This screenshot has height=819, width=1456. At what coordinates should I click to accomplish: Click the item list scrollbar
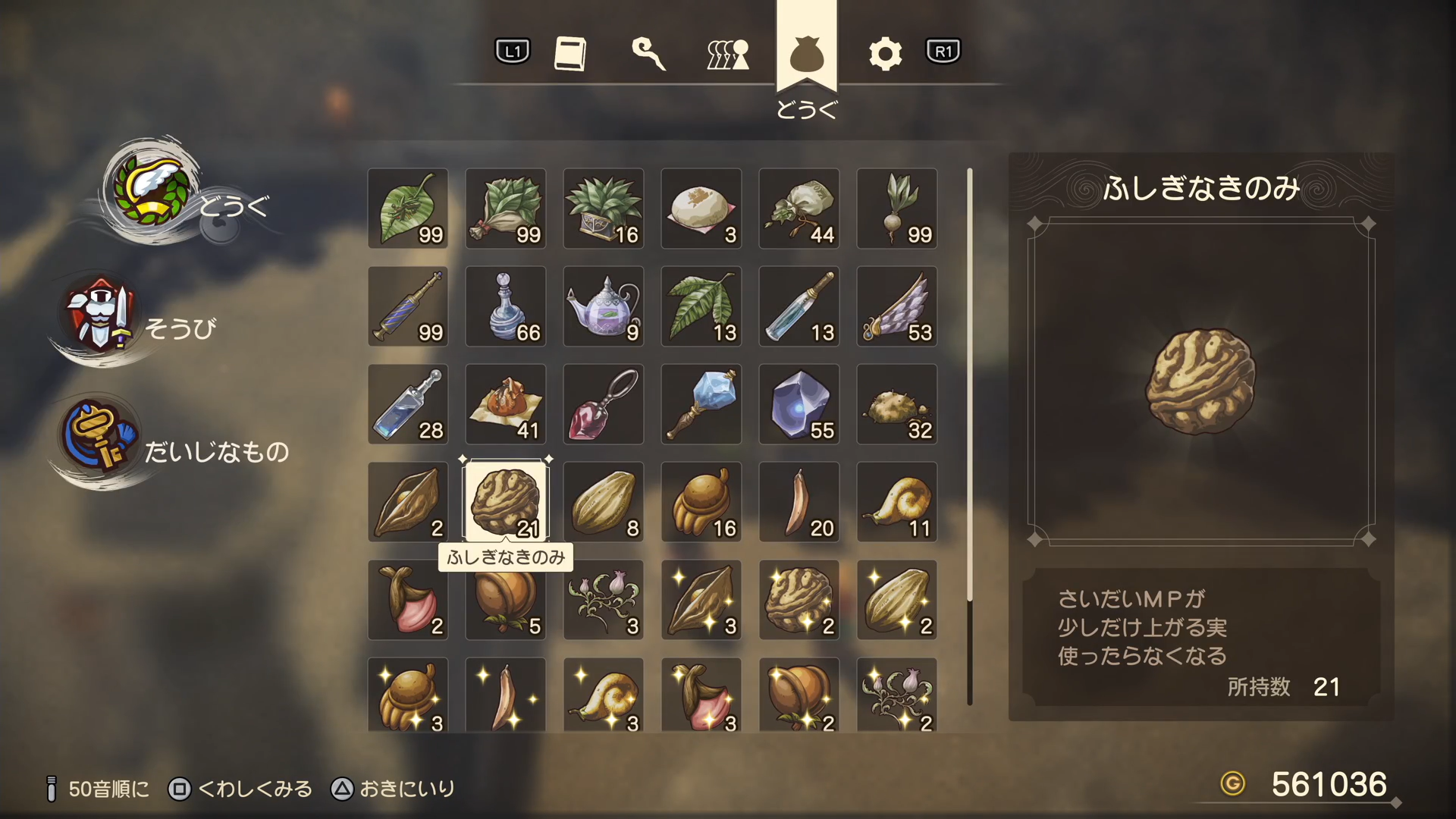970,387
